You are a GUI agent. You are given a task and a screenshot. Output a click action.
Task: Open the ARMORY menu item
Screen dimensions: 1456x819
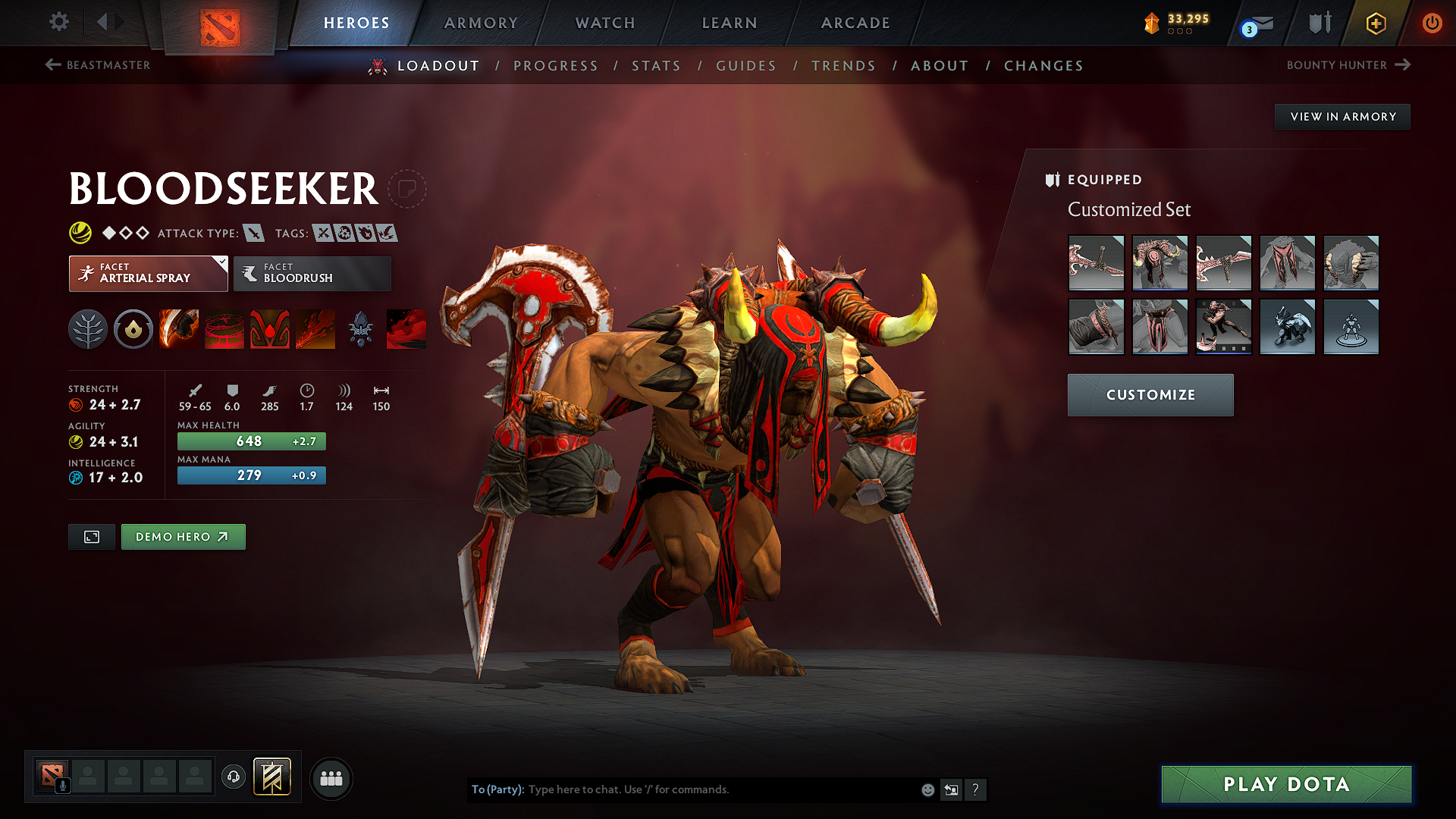click(x=481, y=23)
